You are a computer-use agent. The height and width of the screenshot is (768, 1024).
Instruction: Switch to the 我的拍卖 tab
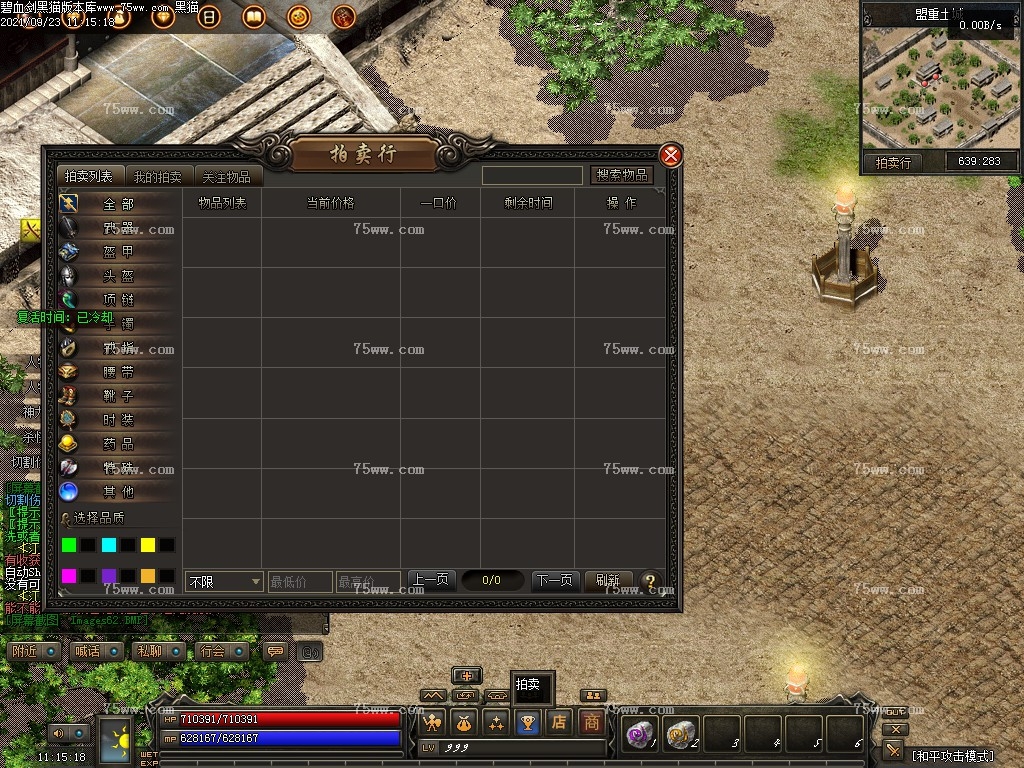click(x=158, y=177)
